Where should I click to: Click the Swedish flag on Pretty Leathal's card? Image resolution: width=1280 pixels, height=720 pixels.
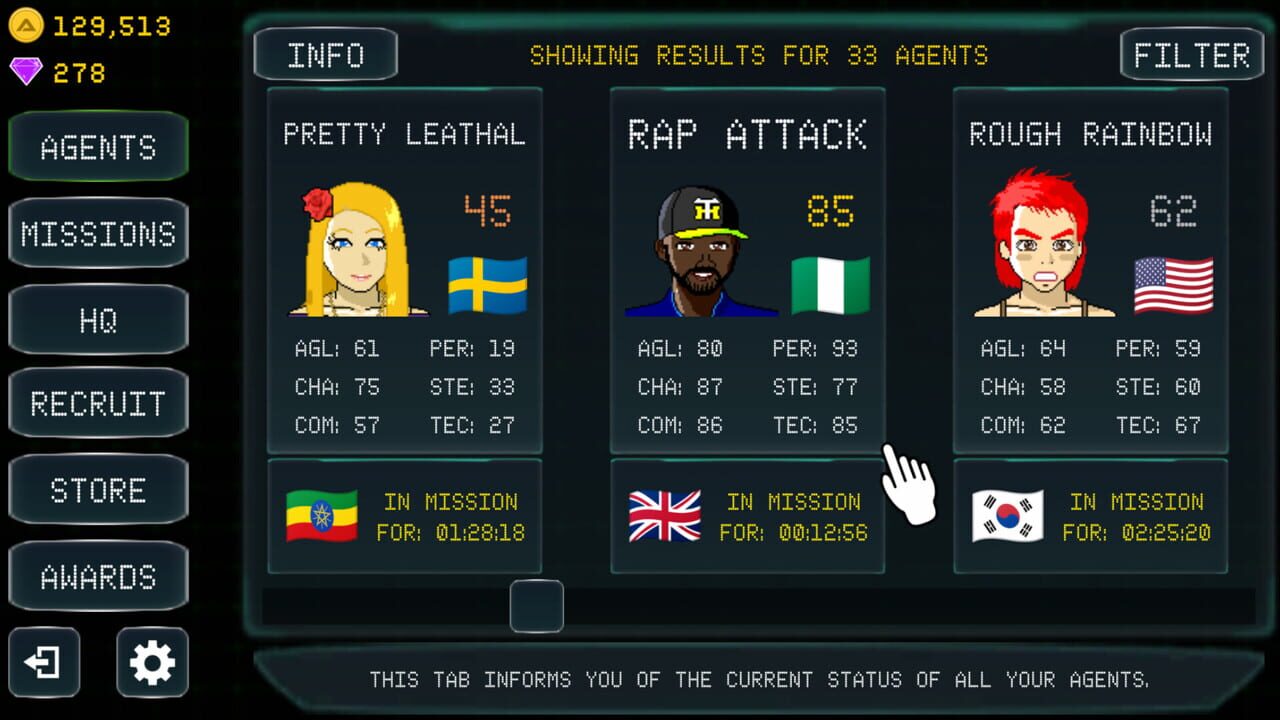coord(487,284)
